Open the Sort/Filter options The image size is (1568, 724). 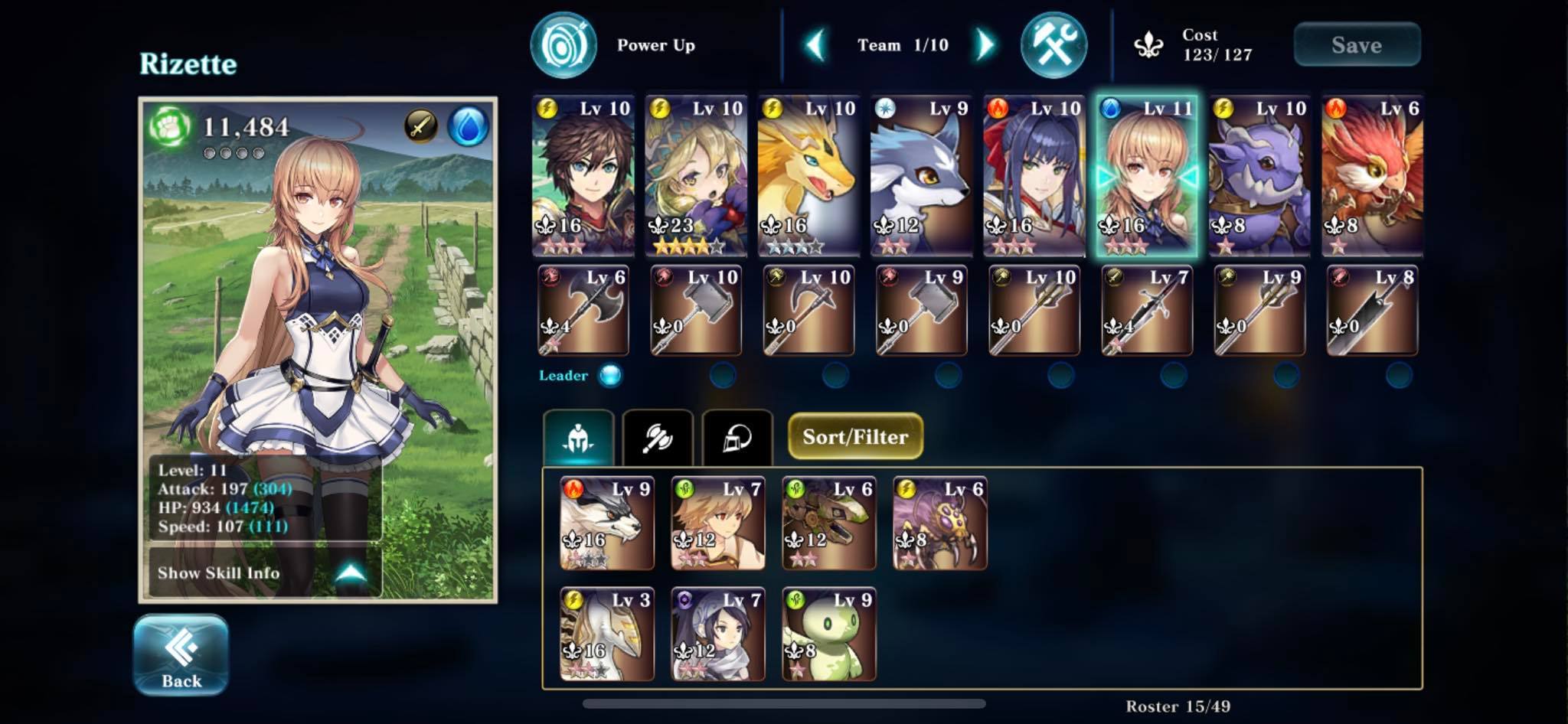[x=855, y=437]
